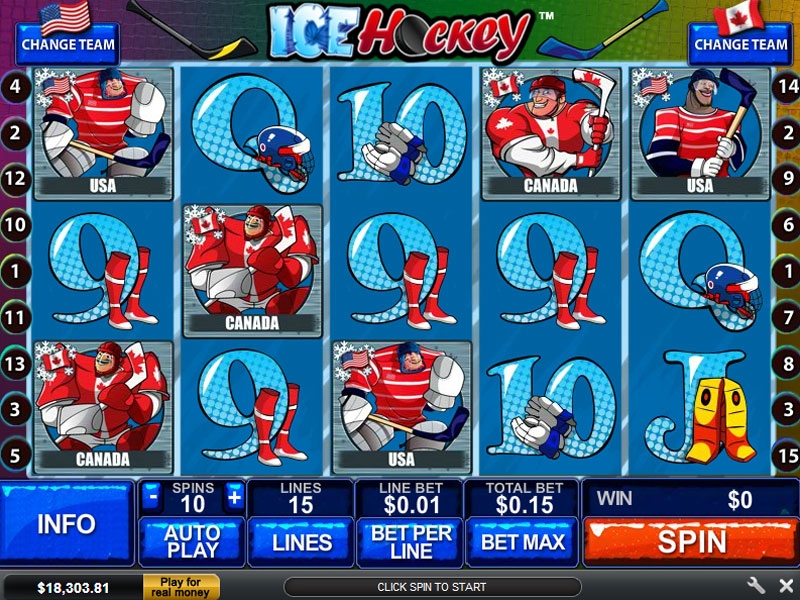Viewport: 800px width, 600px height.
Task: Increase auto spins with the plus button
Action: coord(234,496)
